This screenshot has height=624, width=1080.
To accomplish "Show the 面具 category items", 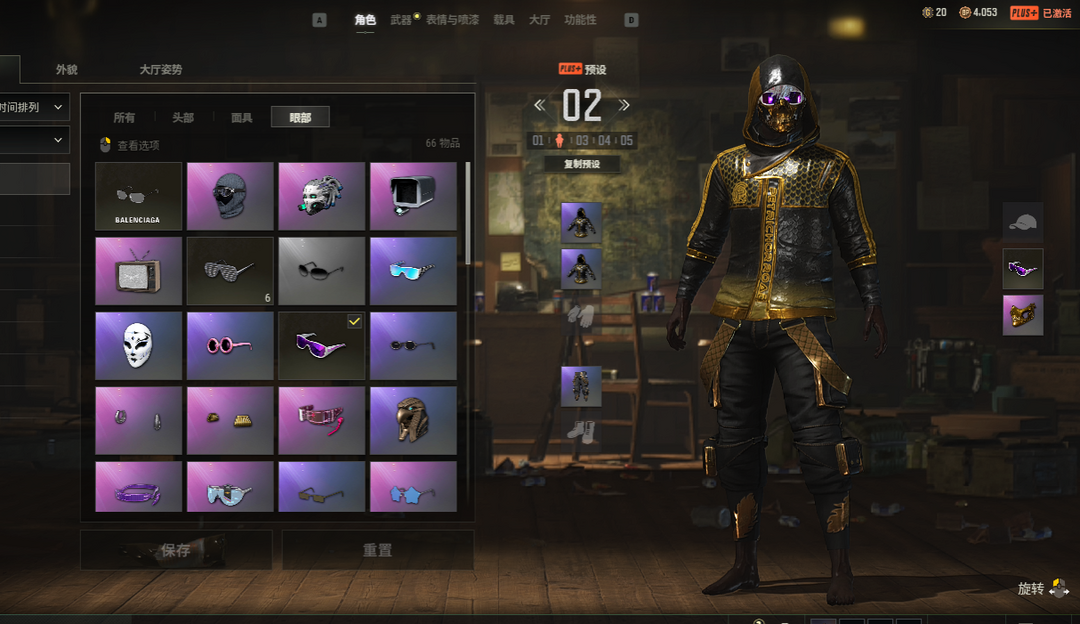I will [242, 118].
